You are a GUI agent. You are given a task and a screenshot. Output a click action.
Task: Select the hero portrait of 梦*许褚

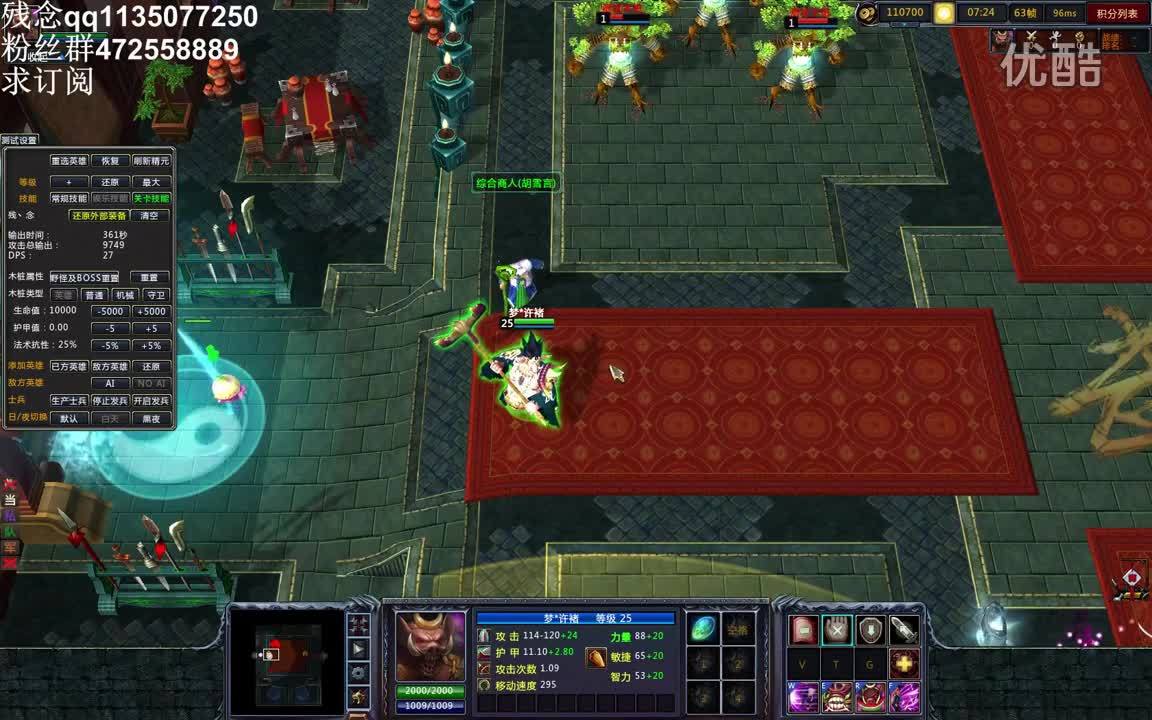431,645
